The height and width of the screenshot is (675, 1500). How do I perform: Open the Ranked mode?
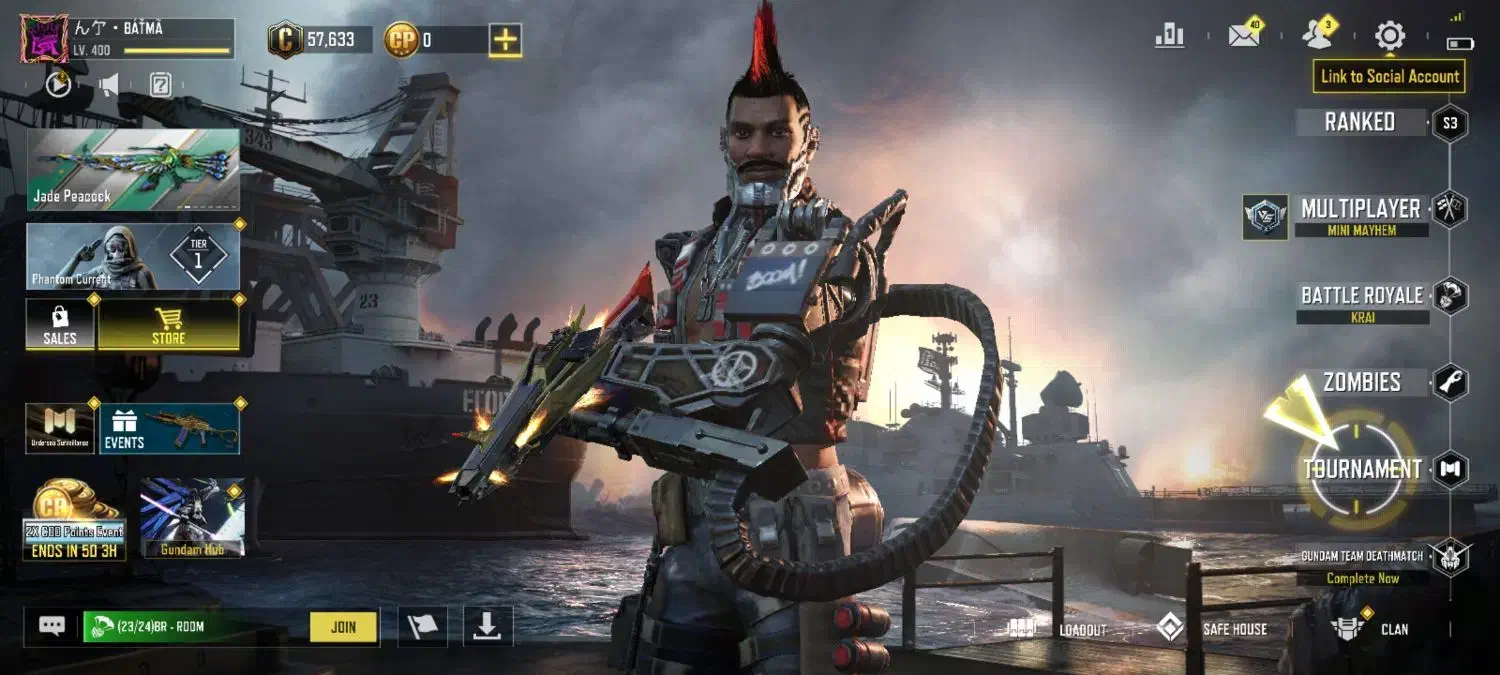pyautogui.click(x=1360, y=122)
